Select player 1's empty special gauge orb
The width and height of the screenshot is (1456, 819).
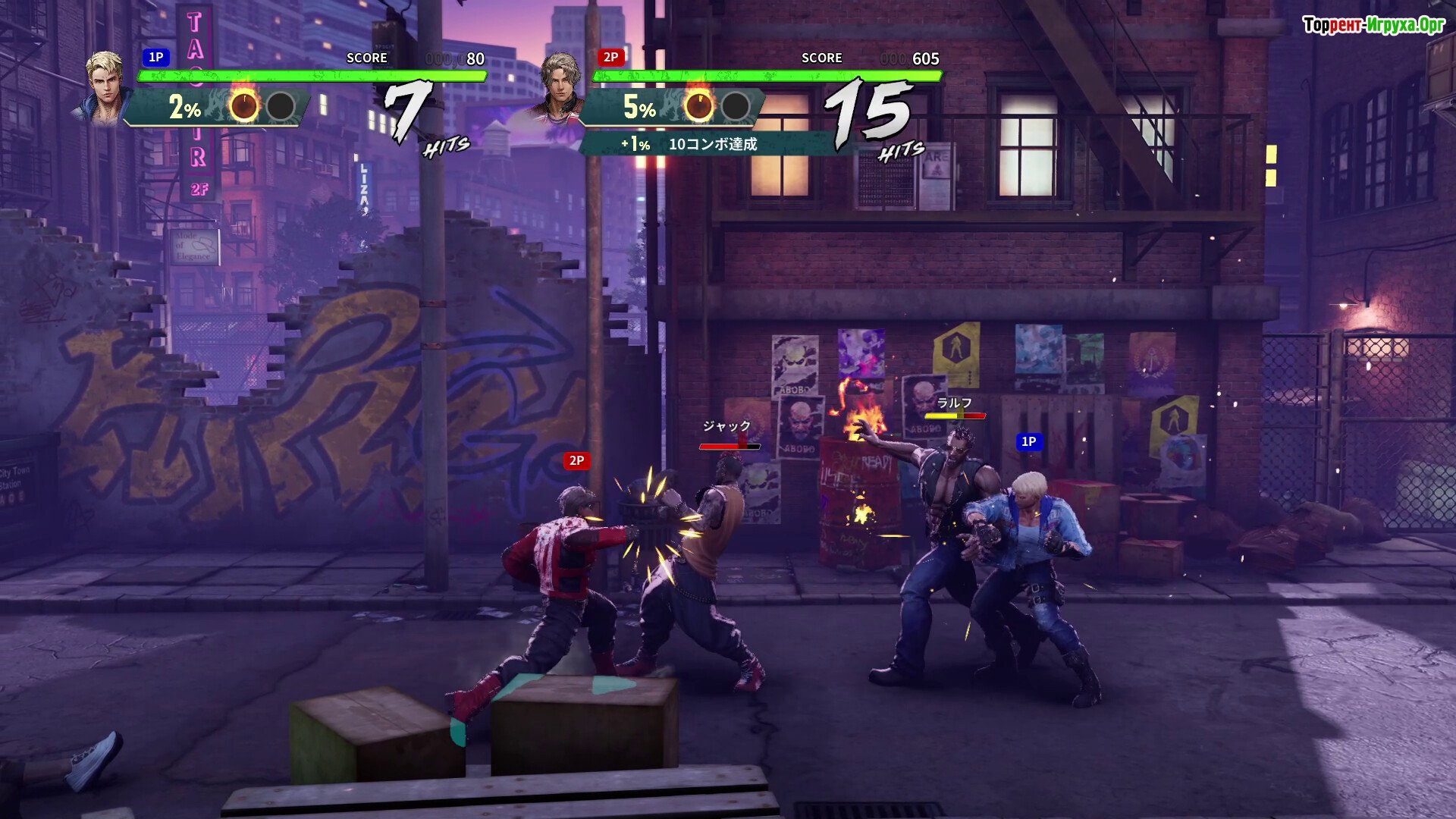pyautogui.click(x=281, y=107)
